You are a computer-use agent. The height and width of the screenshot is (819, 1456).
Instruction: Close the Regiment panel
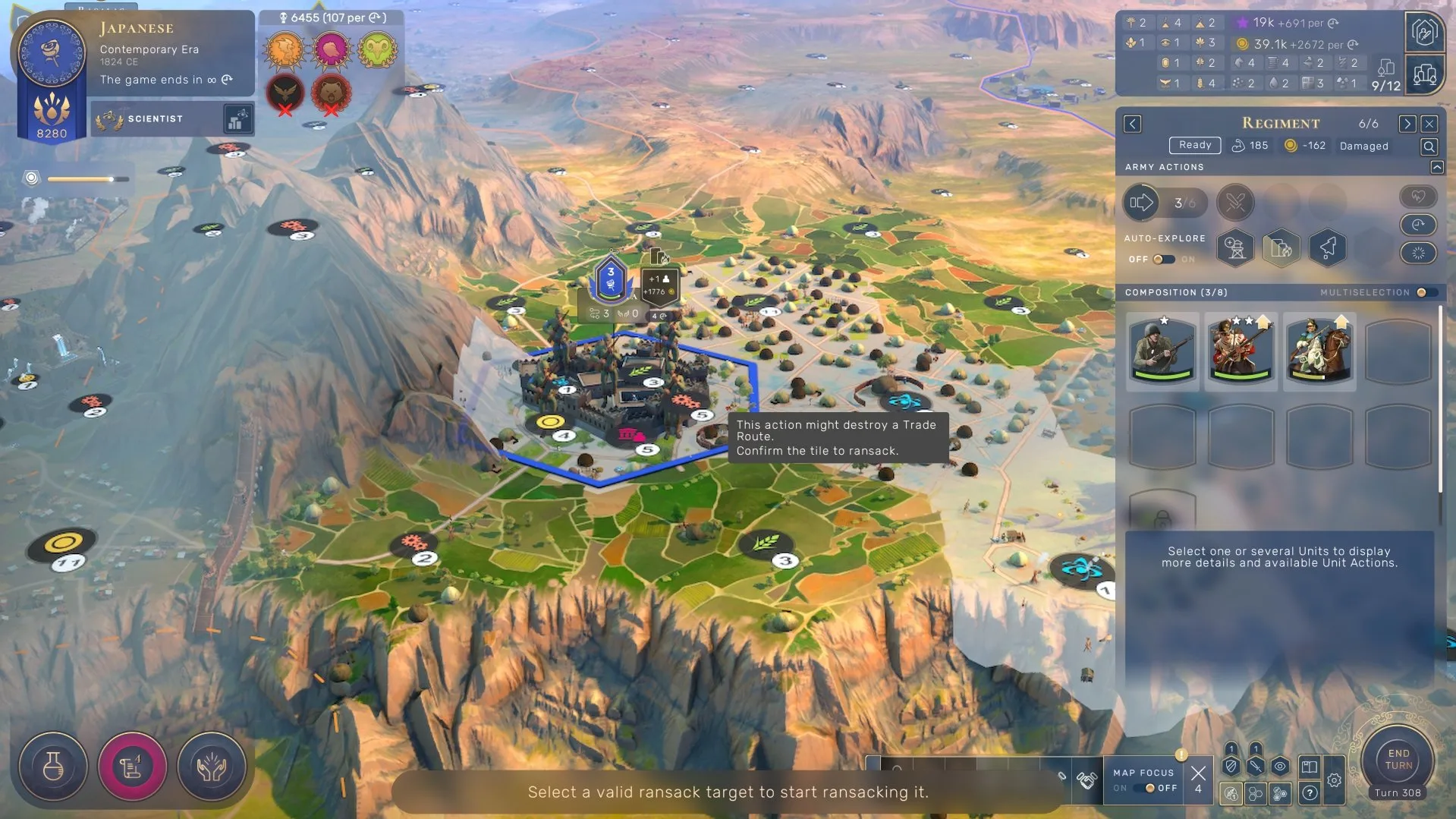point(1429,124)
